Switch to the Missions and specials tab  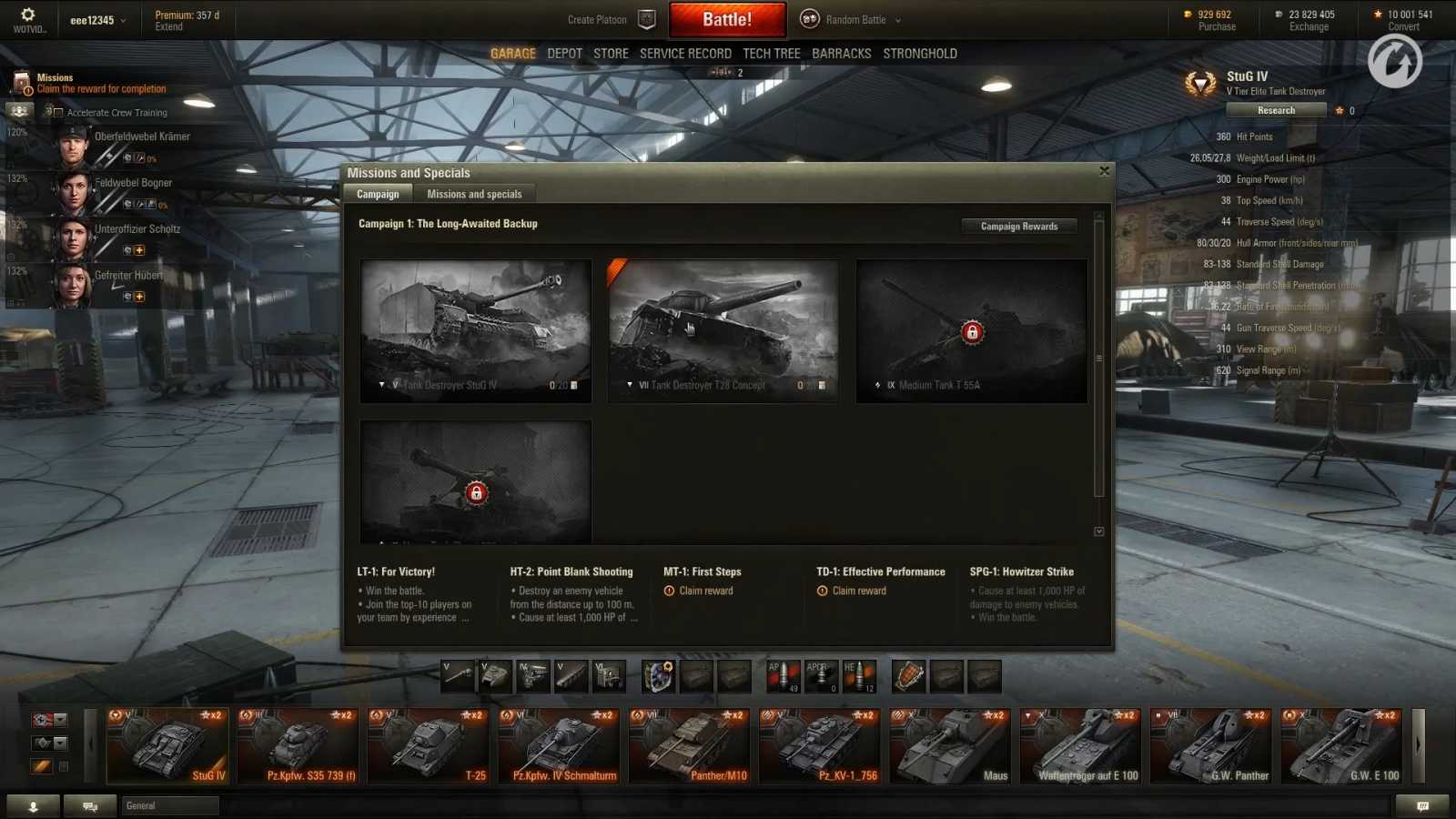(474, 193)
